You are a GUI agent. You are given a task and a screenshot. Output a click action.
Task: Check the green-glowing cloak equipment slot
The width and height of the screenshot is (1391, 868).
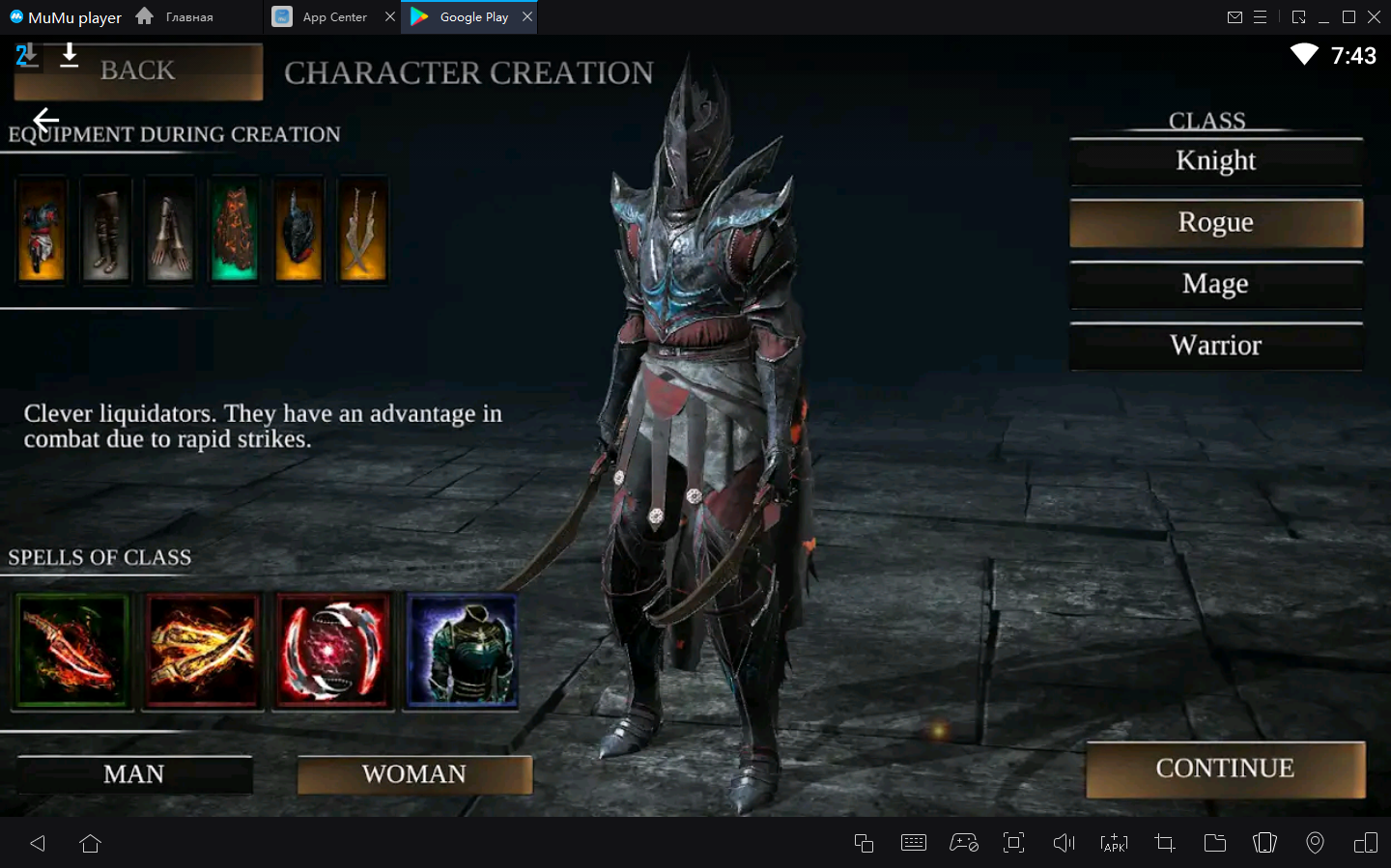point(234,231)
